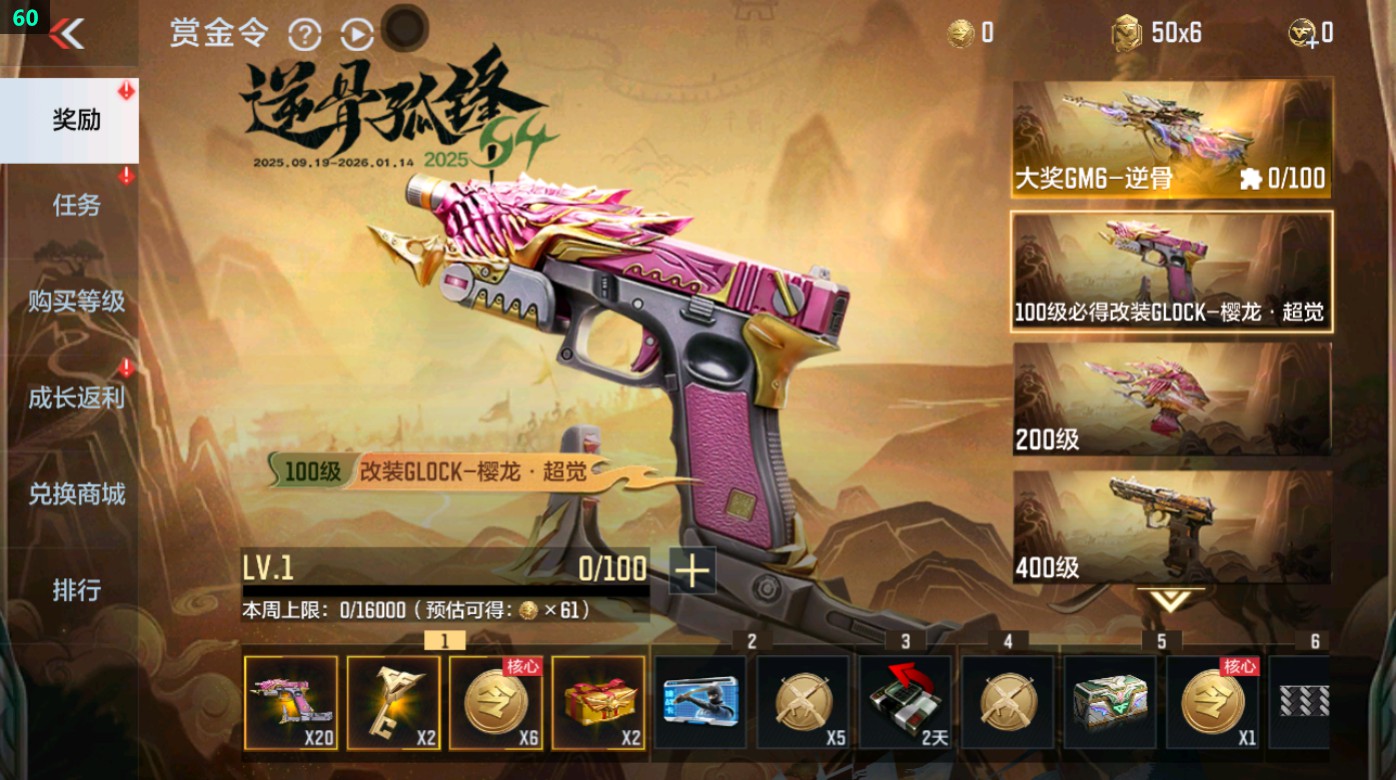This screenshot has height=780, width=1396.
Task: Open the red treasure chest X2 reward icon
Action: point(599,703)
